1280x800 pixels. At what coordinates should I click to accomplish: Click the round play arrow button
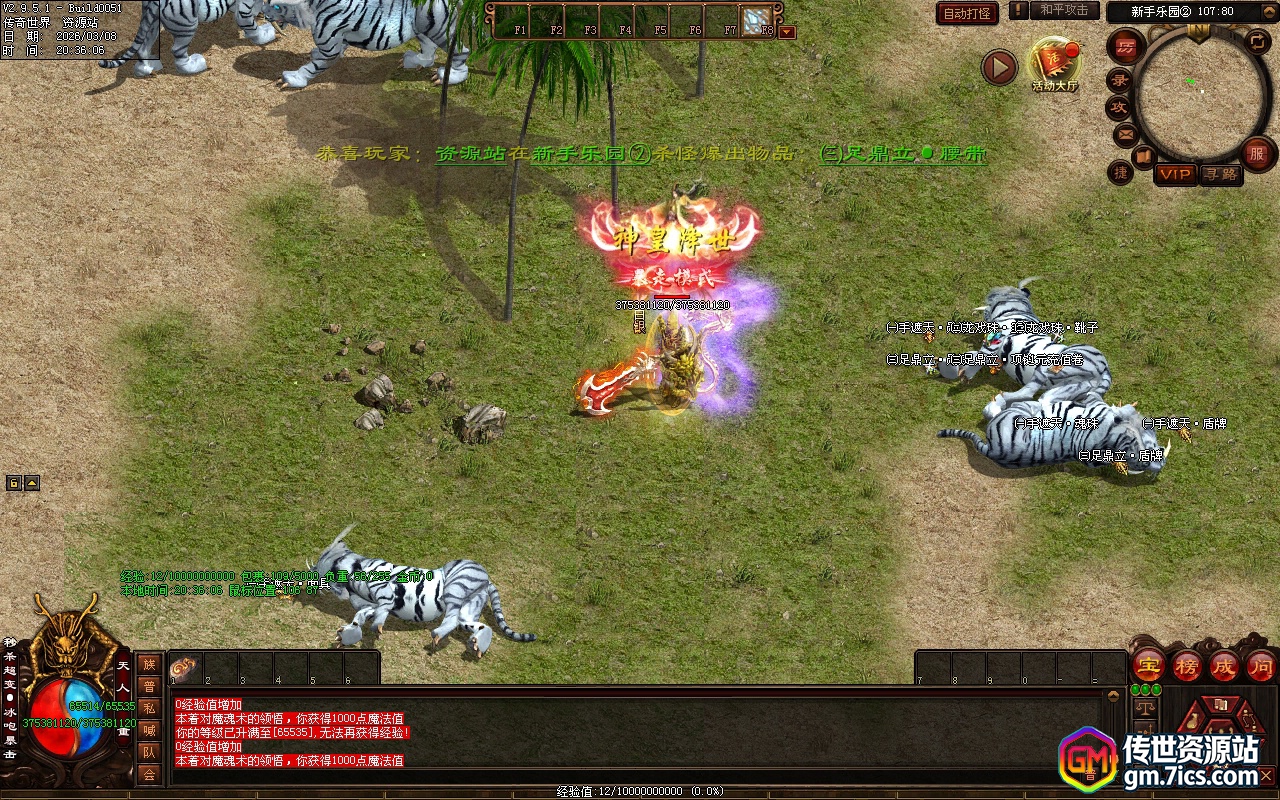pos(999,67)
